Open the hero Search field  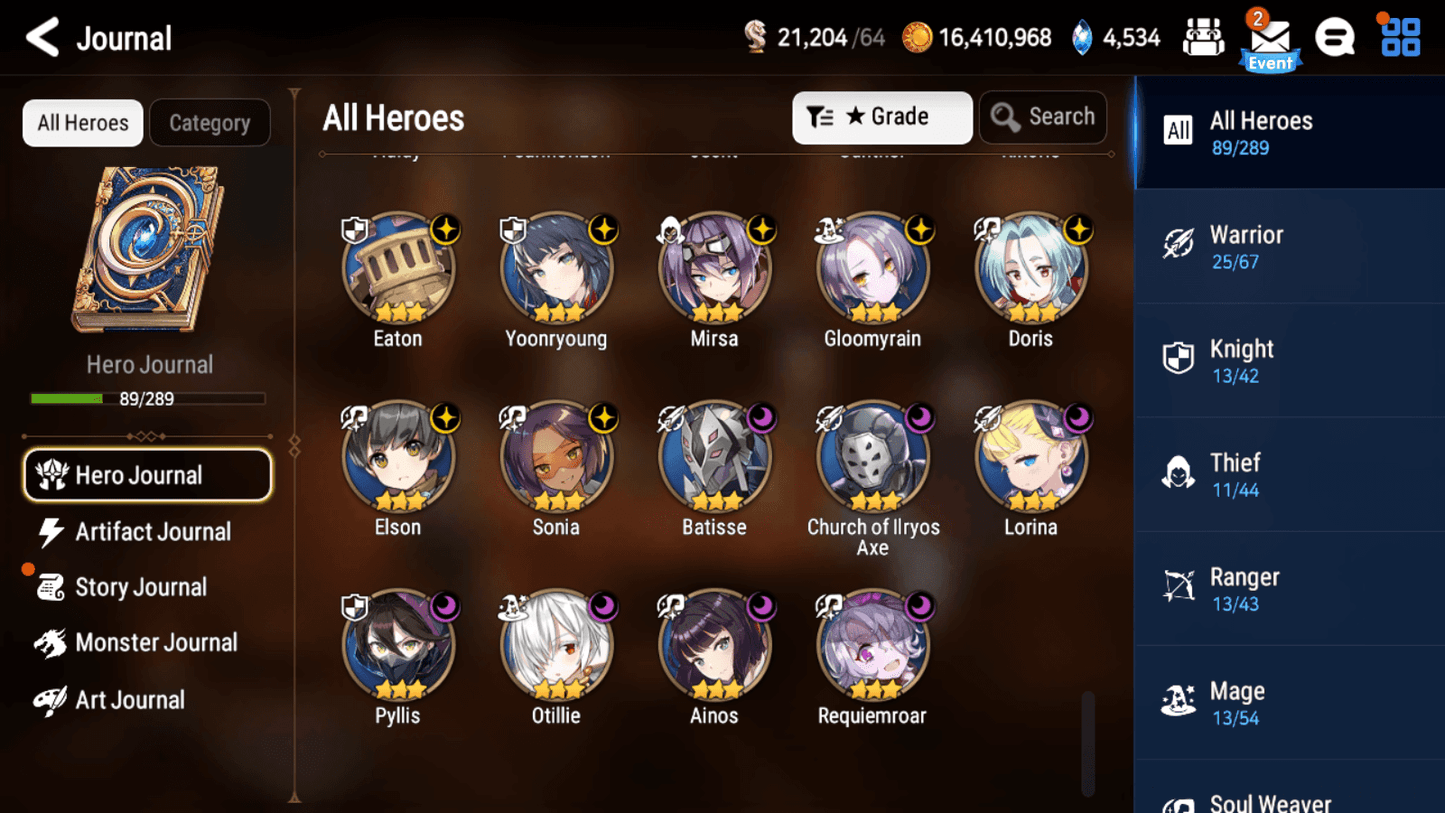pos(1043,117)
